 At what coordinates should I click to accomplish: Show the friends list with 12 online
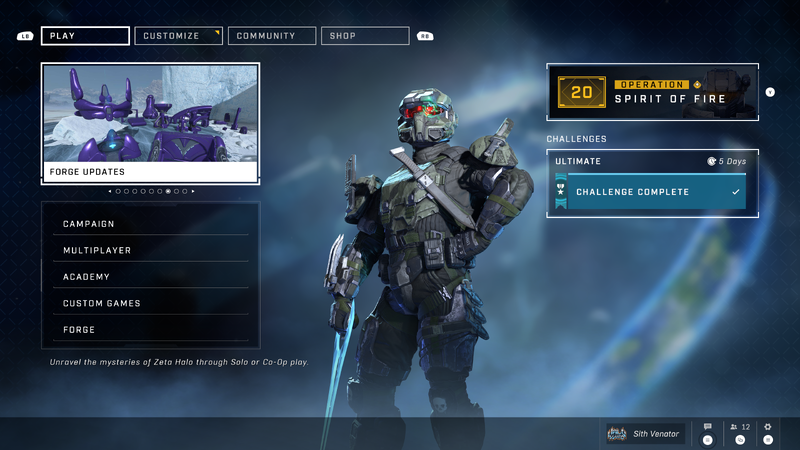tap(740, 428)
